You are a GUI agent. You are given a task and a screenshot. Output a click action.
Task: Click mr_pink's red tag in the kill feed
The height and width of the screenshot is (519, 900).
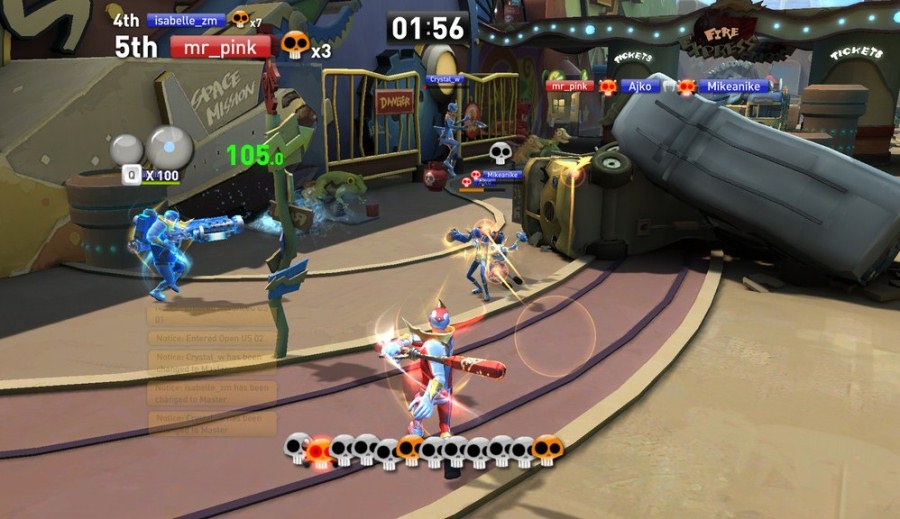[570, 87]
